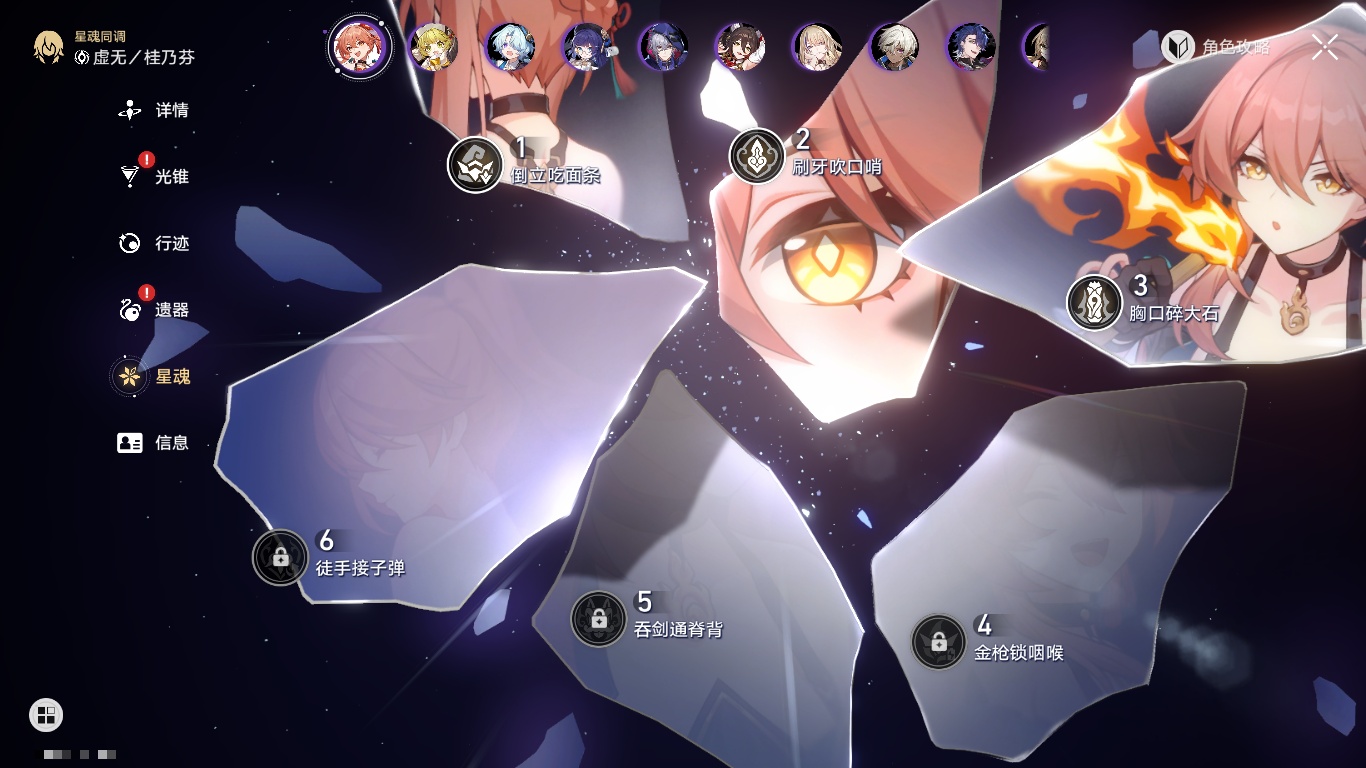
Task: Open the 角色攻略 character guide
Action: click(x=1216, y=47)
